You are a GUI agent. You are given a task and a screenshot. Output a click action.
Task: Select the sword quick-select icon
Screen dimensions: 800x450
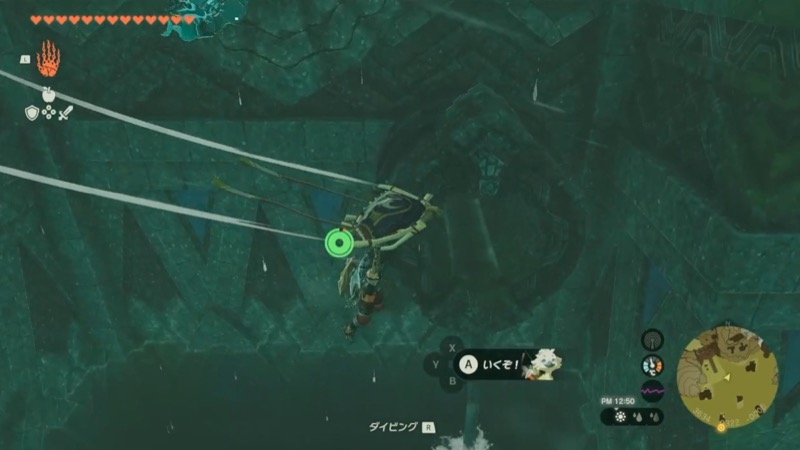66,113
